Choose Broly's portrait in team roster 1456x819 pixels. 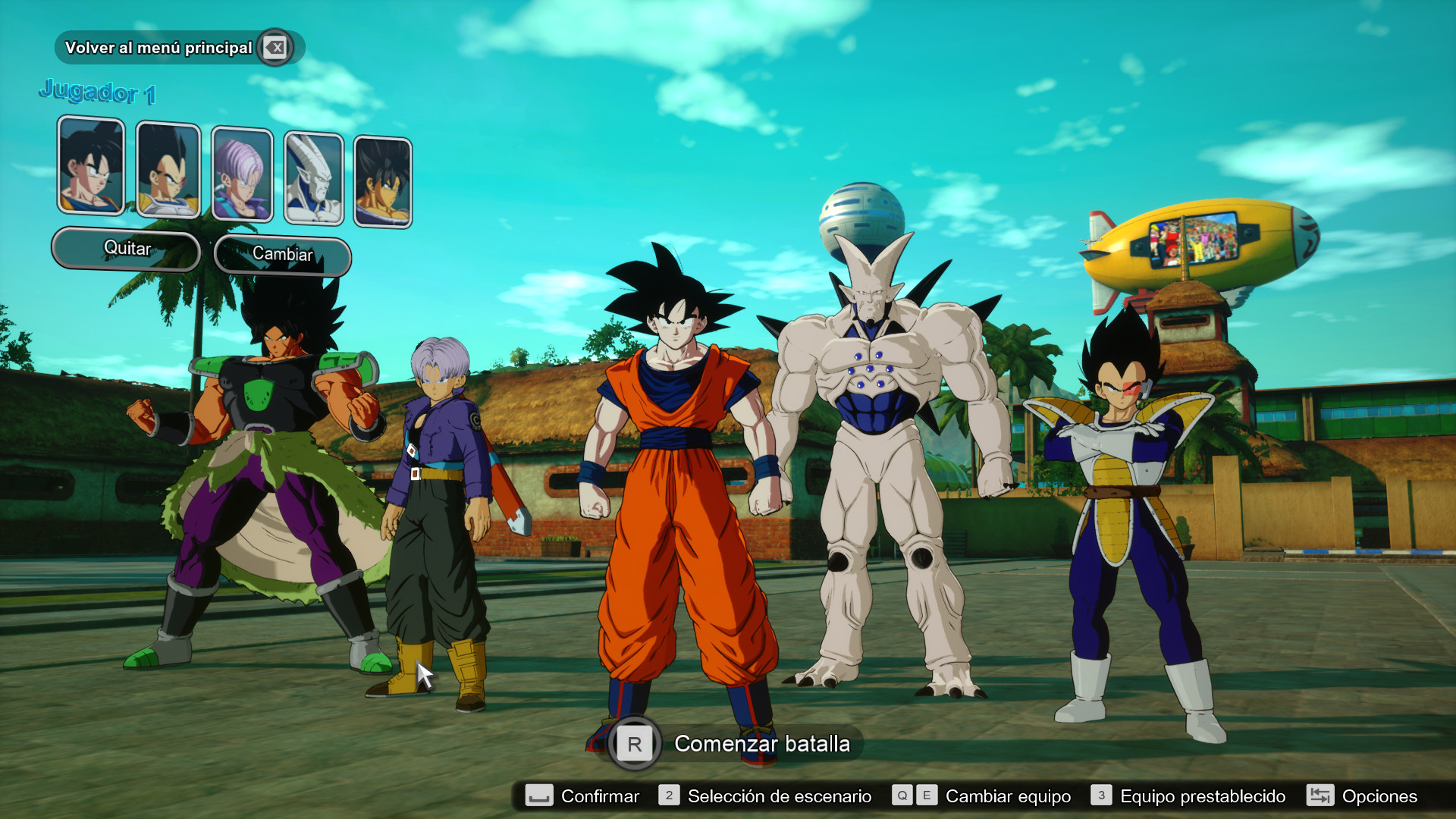[x=383, y=182]
